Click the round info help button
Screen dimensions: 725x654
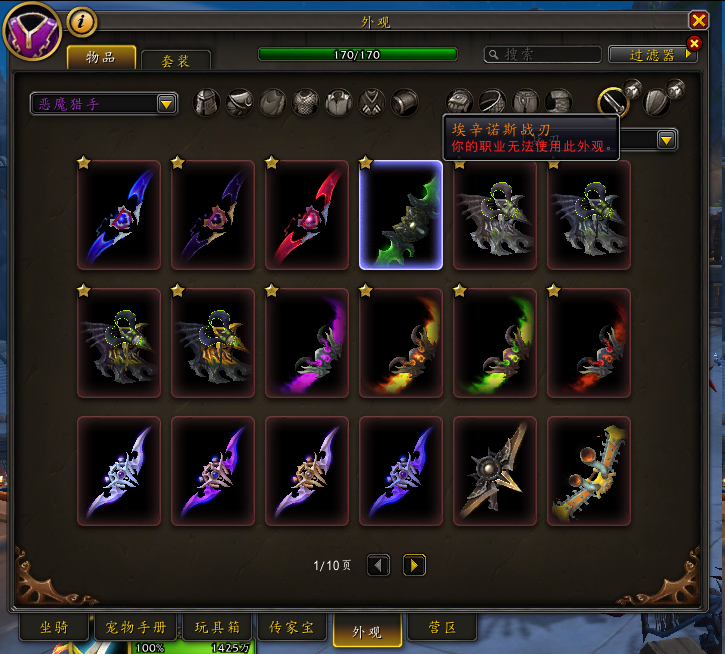[82, 19]
